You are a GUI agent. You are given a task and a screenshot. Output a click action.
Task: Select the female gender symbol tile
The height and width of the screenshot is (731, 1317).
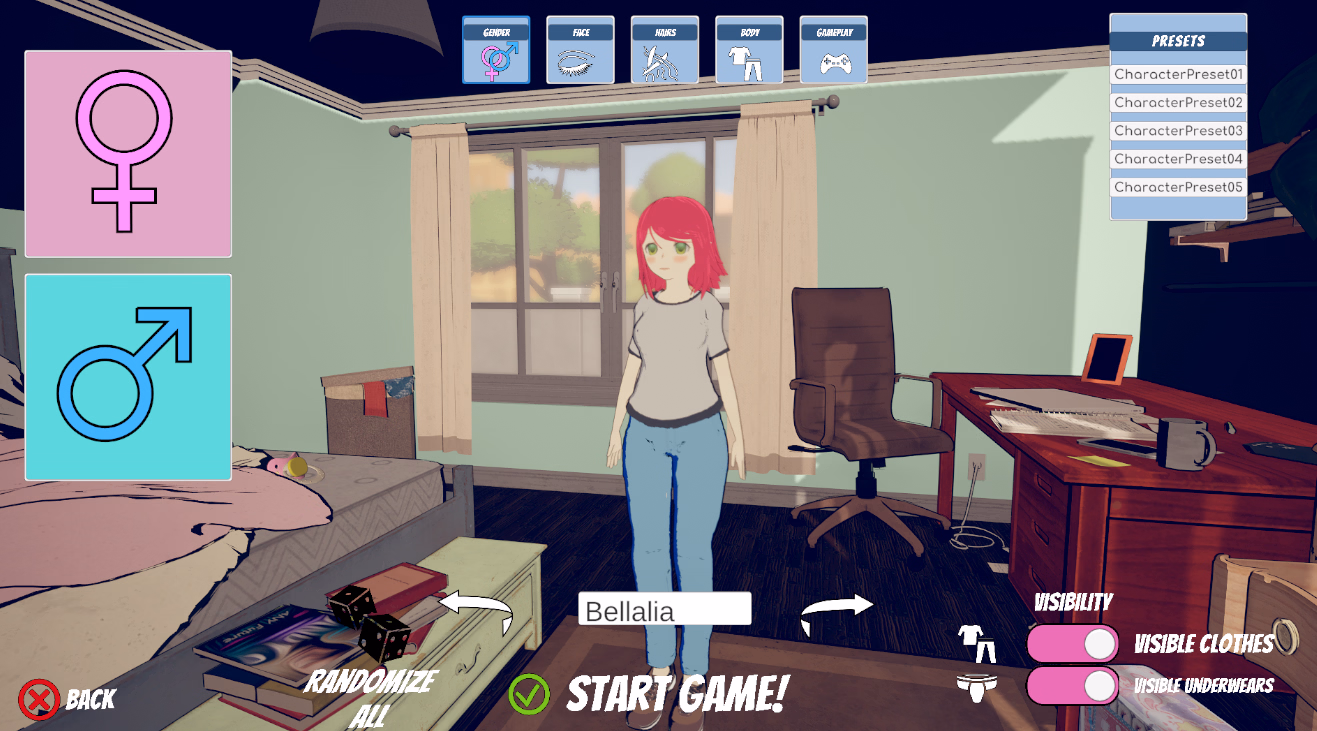[128, 154]
